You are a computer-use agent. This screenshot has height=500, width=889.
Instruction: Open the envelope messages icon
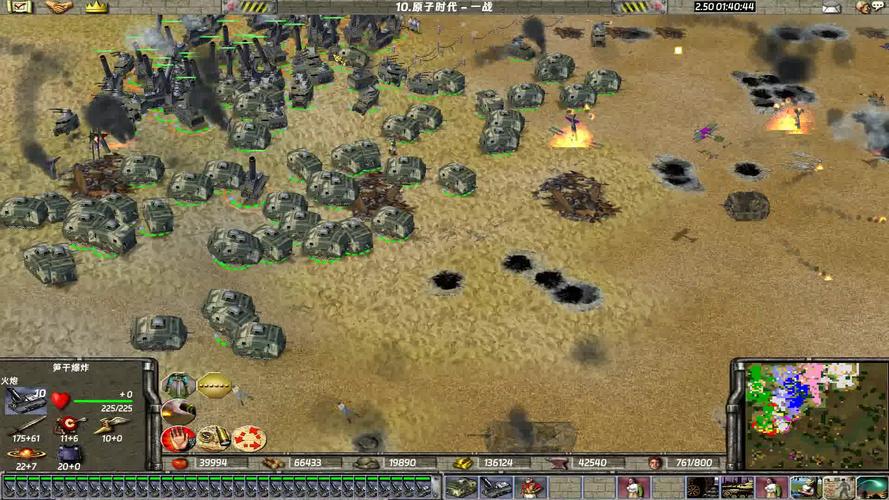(830, 7)
